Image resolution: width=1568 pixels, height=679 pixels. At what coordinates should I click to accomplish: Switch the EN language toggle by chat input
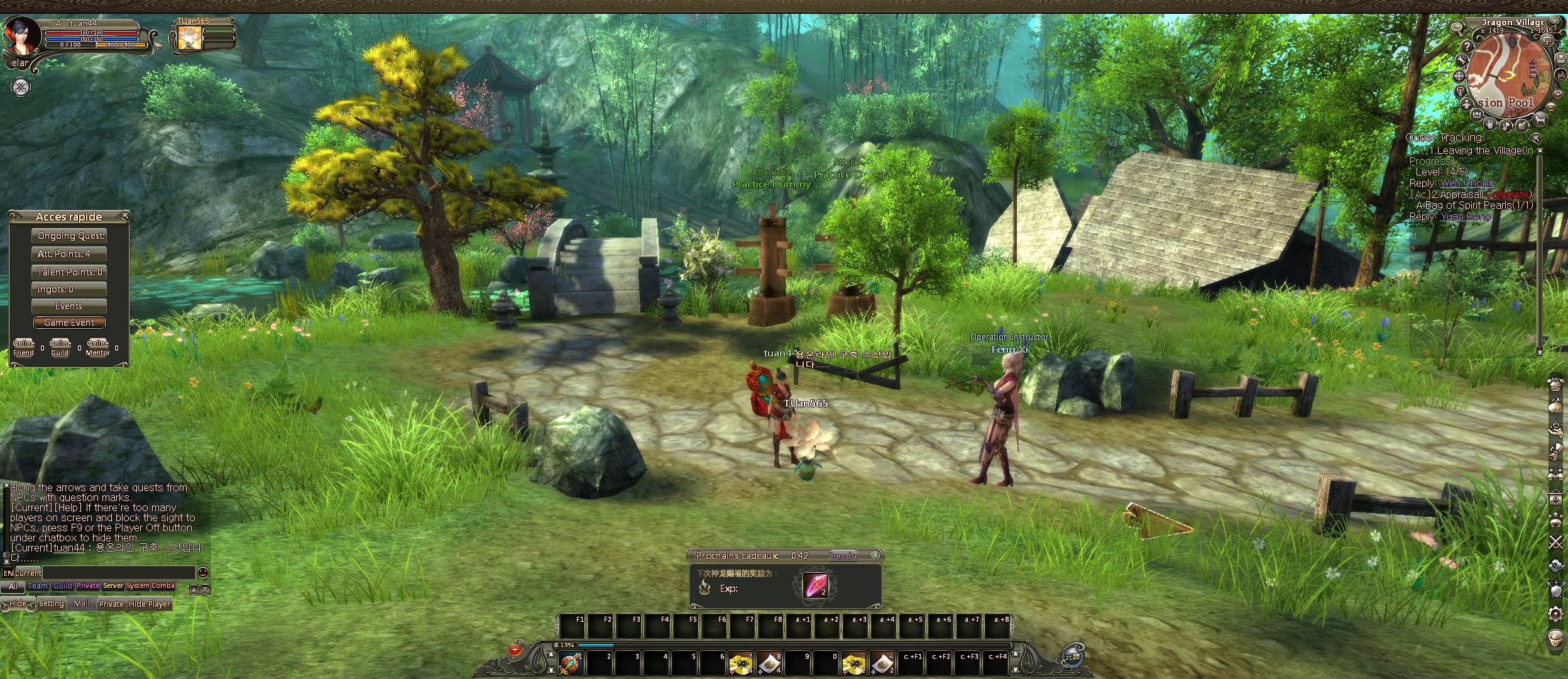tap(9, 573)
